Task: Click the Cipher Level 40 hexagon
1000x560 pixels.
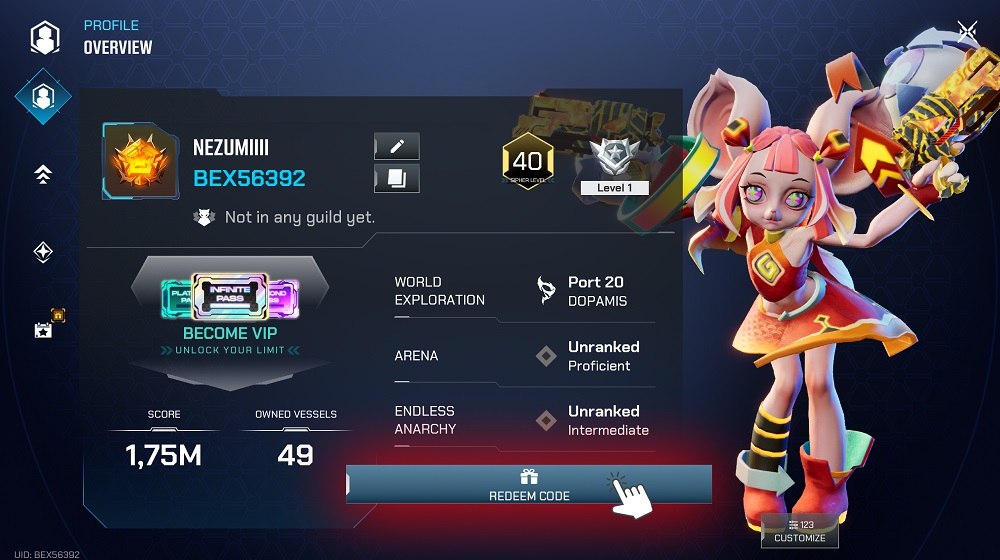Action: point(527,163)
